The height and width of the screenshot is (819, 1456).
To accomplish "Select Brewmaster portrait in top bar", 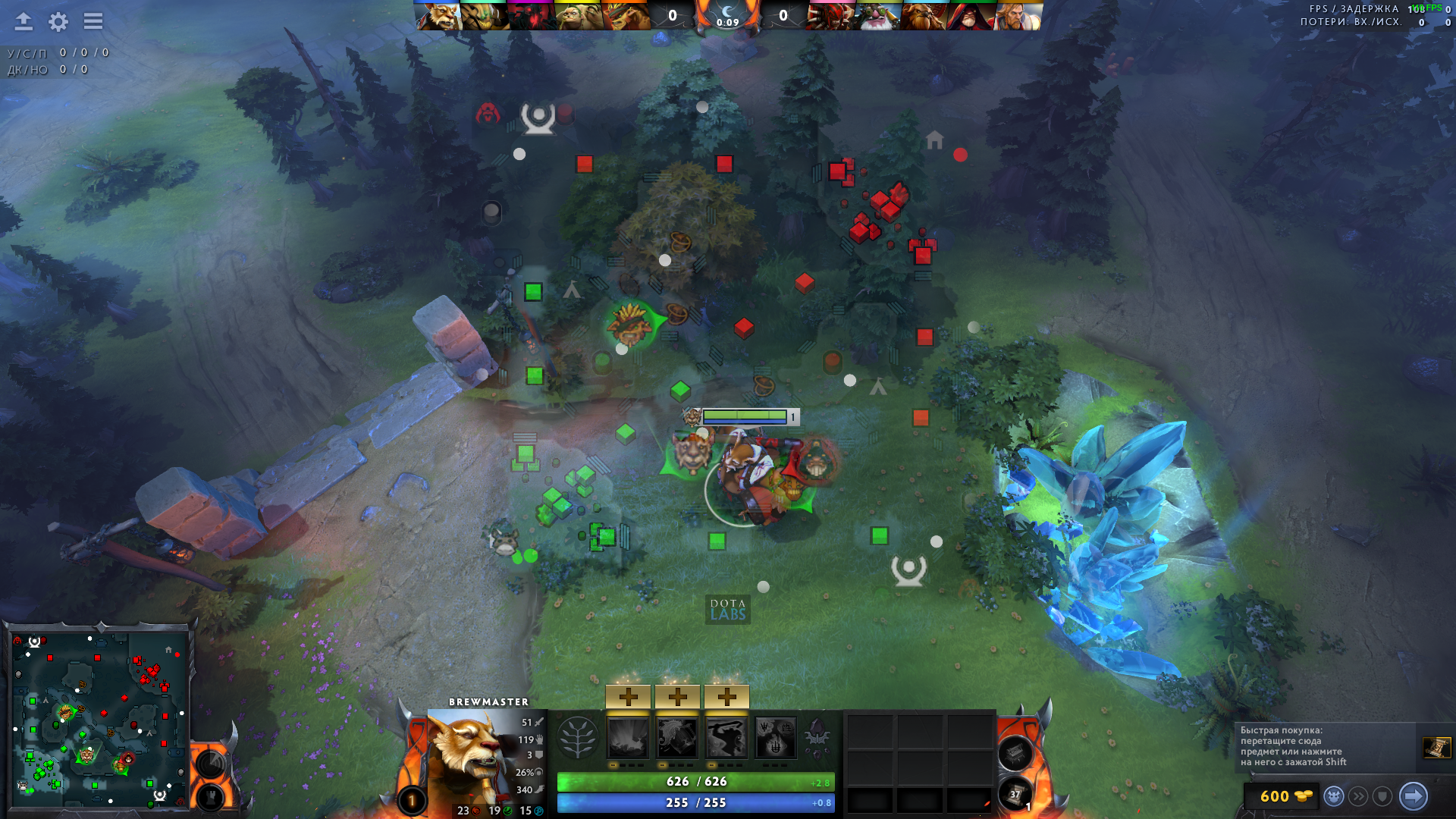I will click(438, 16).
